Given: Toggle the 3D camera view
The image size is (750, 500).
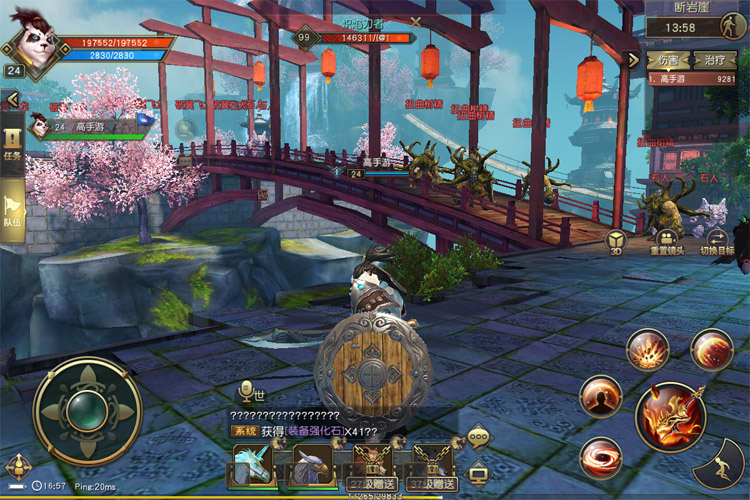Looking at the screenshot, I should 617,241.
